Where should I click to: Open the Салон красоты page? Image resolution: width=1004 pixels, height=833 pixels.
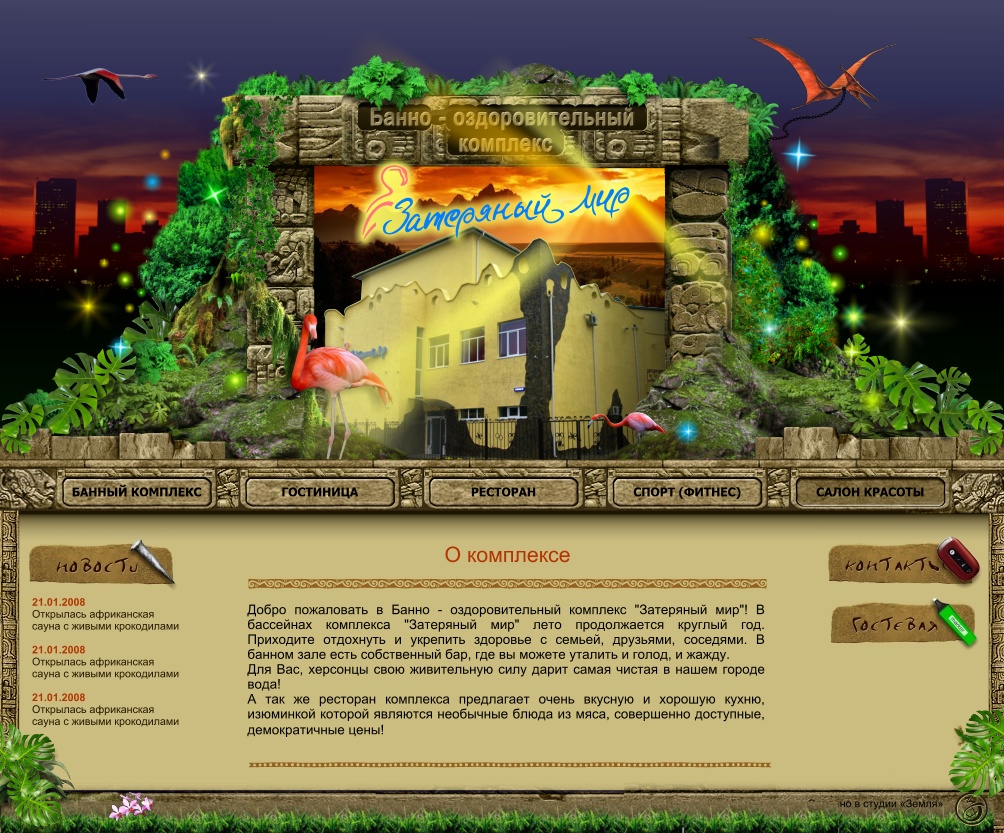point(869,492)
